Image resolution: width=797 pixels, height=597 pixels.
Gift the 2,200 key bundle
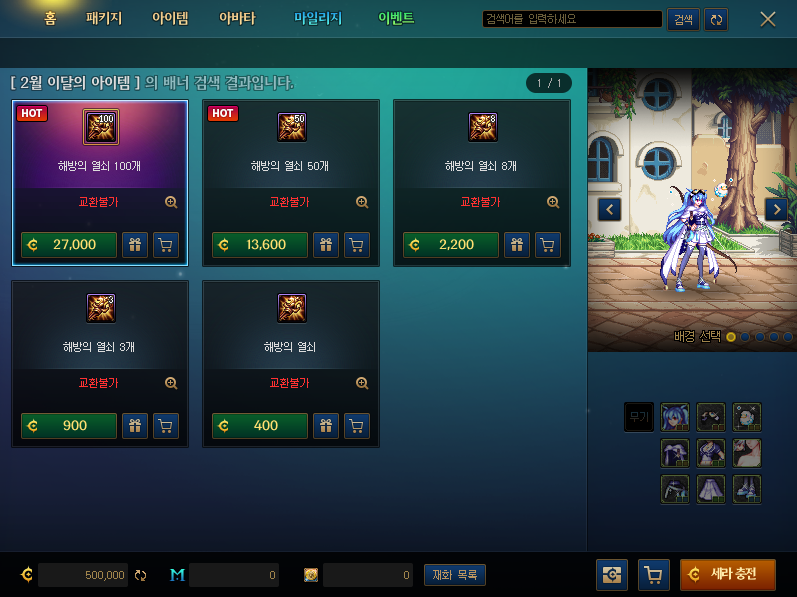tap(517, 245)
